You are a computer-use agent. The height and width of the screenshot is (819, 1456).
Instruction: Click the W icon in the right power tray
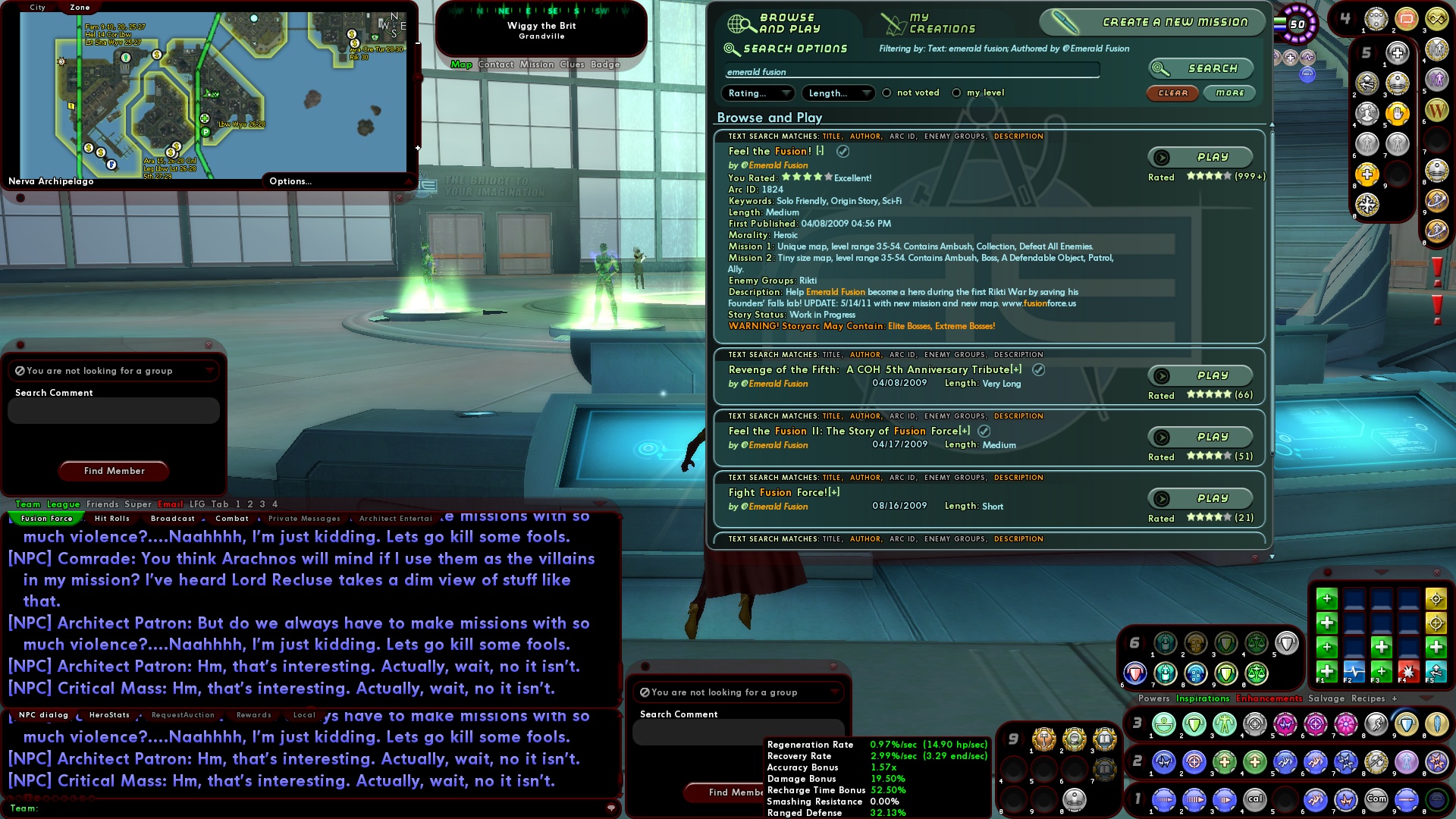[x=1436, y=110]
